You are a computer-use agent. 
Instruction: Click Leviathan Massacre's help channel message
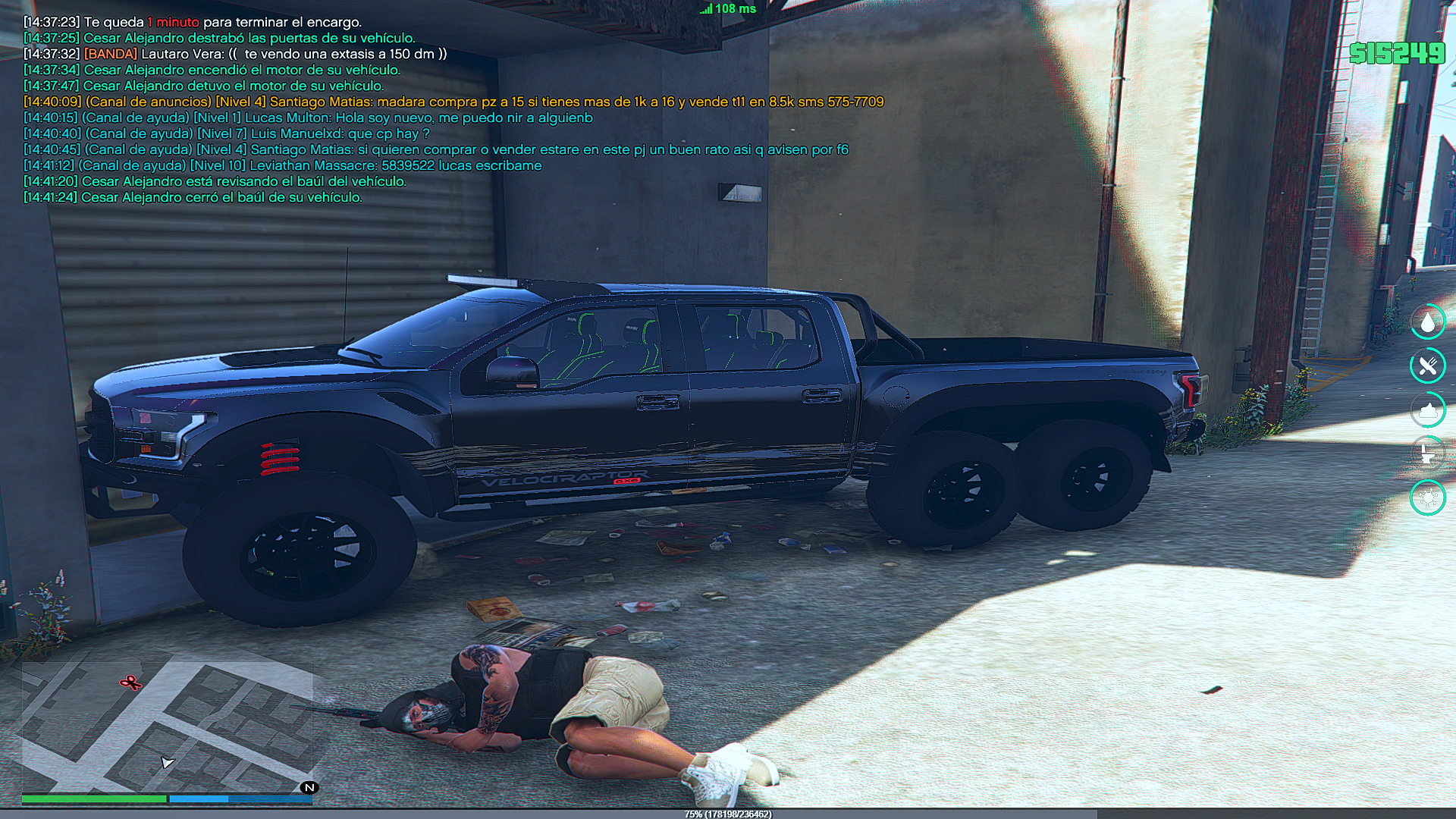pyautogui.click(x=282, y=165)
